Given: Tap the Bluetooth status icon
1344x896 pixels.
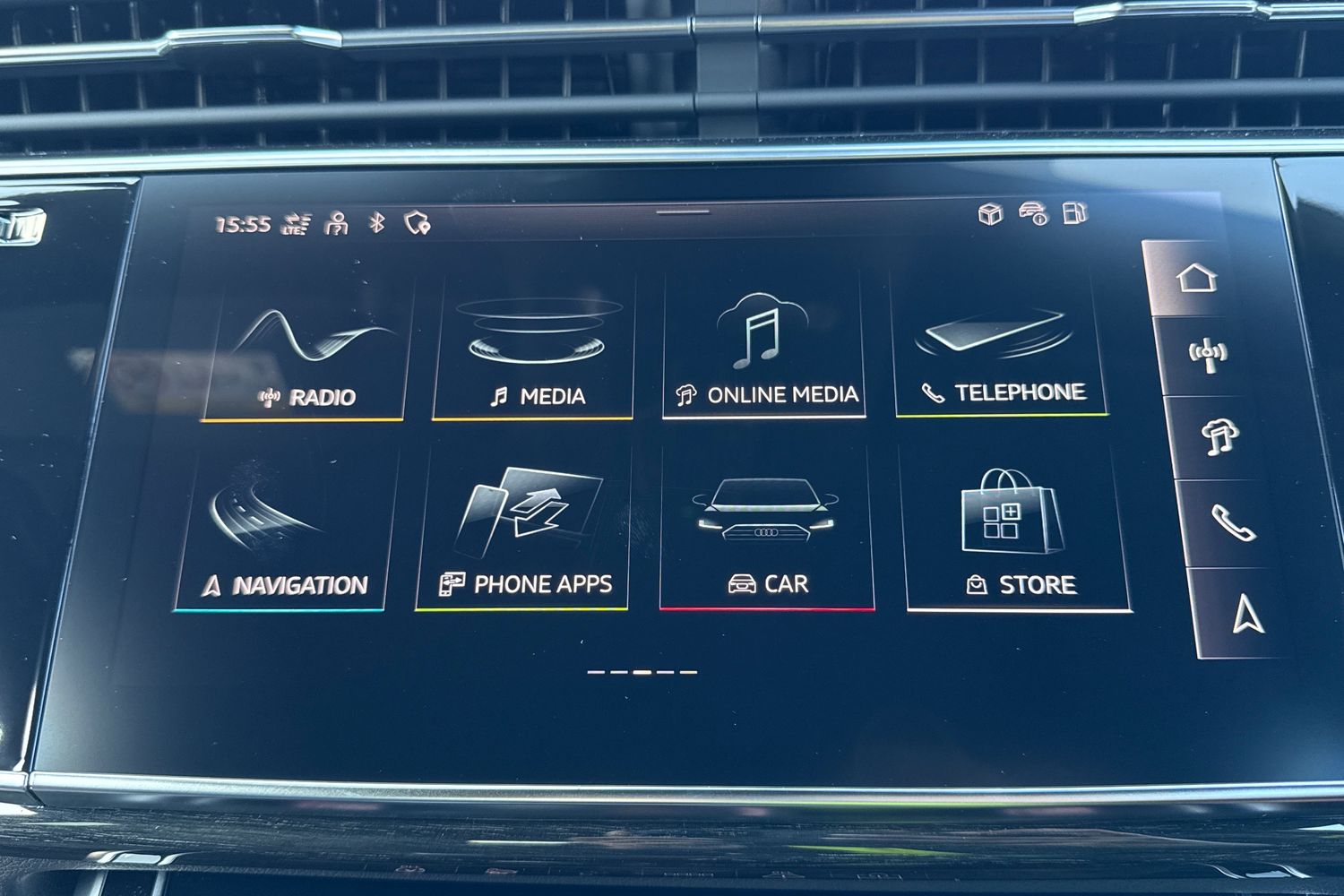Looking at the screenshot, I should click(377, 222).
